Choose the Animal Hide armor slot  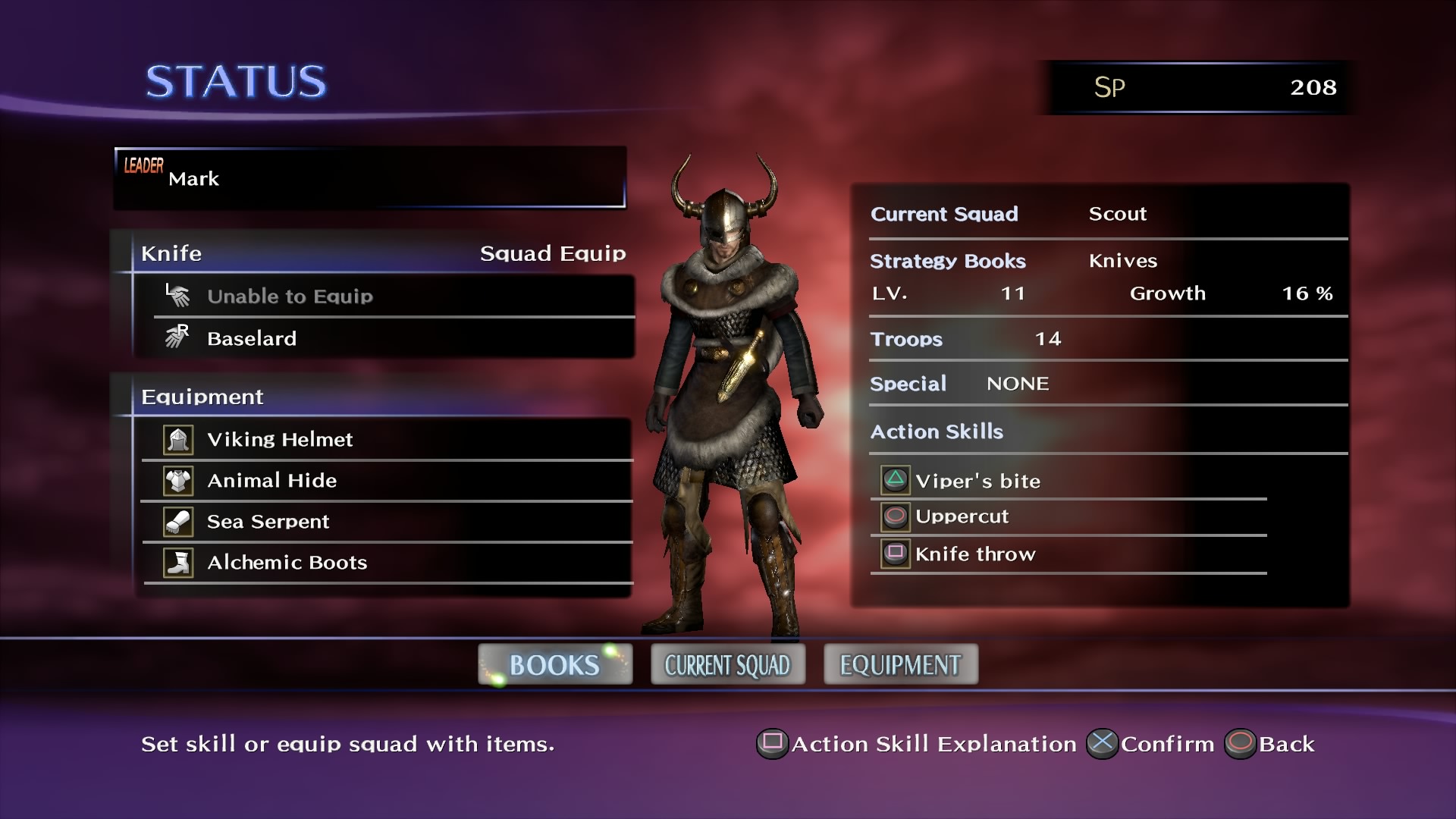point(387,481)
